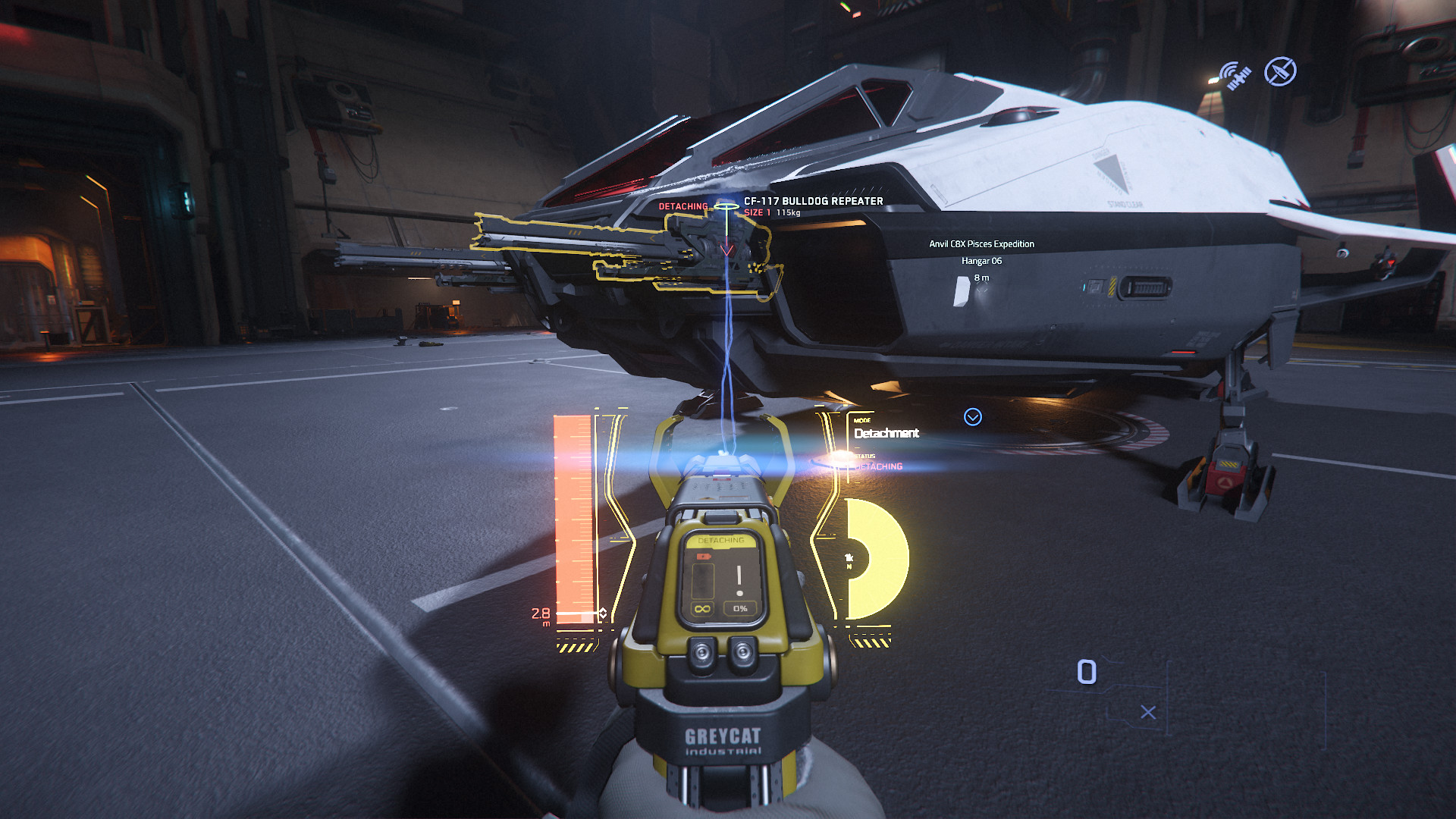Click the circled down-chevron marker icon
Image resolution: width=1456 pixels, height=819 pixels.
[972, 417]
